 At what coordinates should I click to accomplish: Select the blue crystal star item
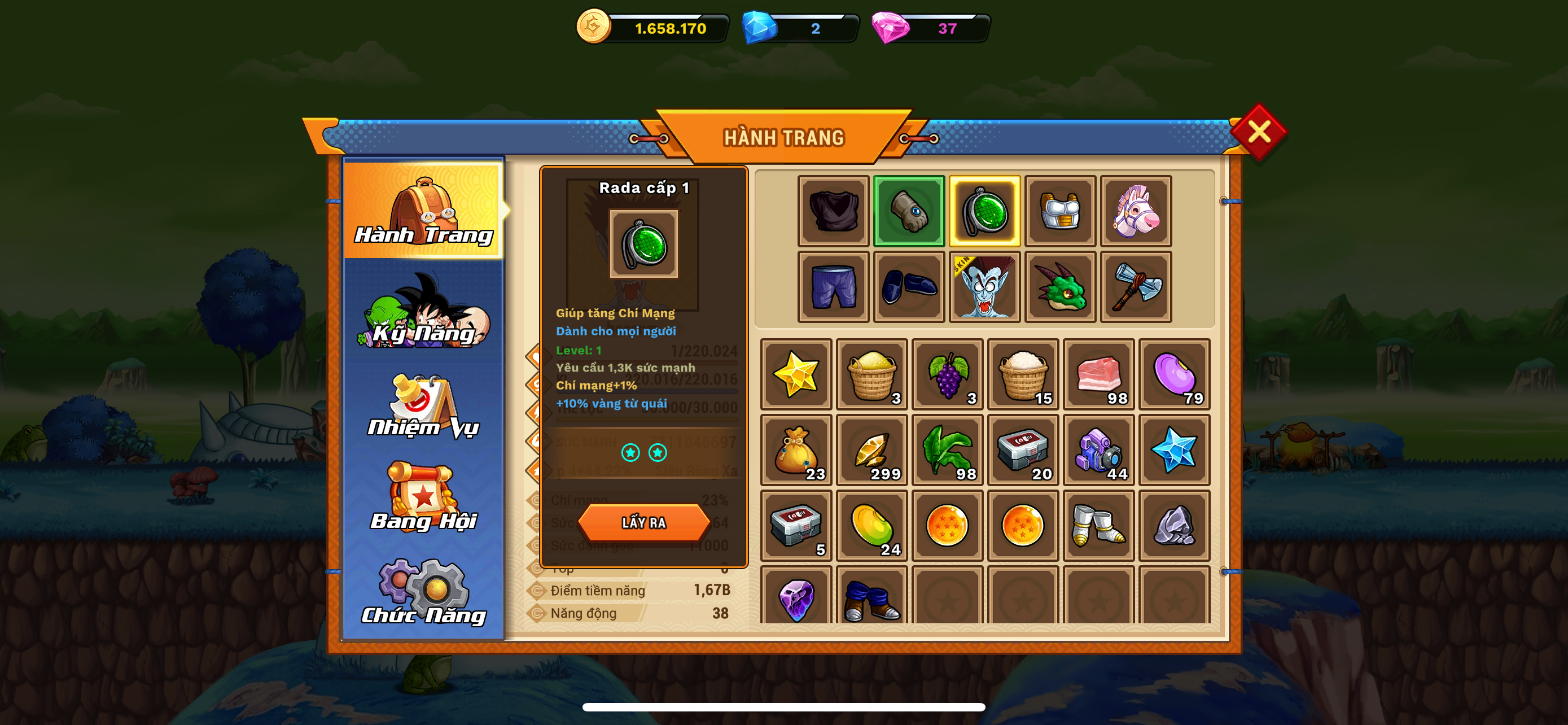(1174, 450)
